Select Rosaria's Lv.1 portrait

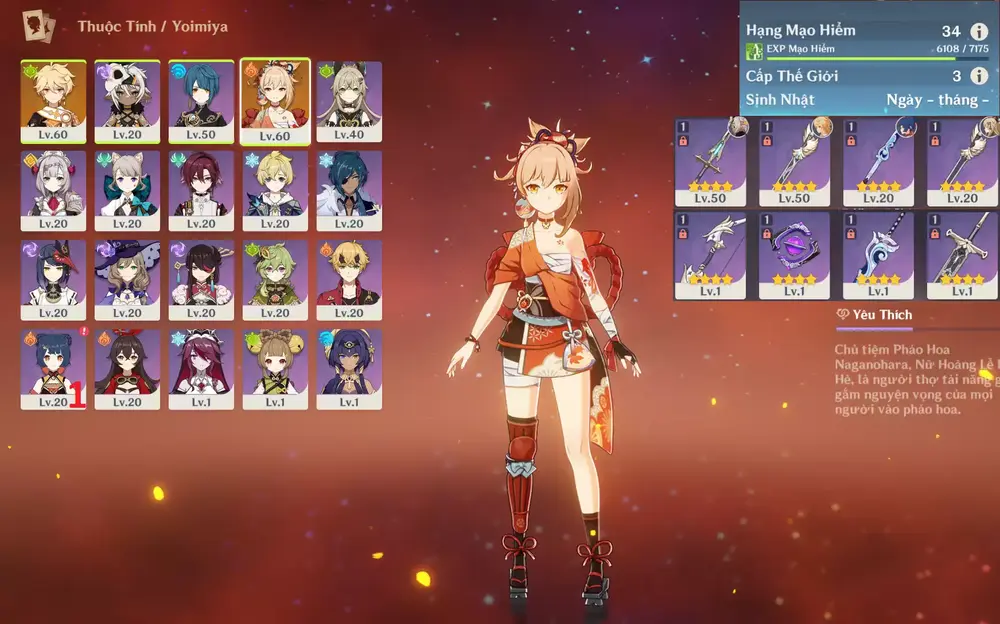click(201, 368)
